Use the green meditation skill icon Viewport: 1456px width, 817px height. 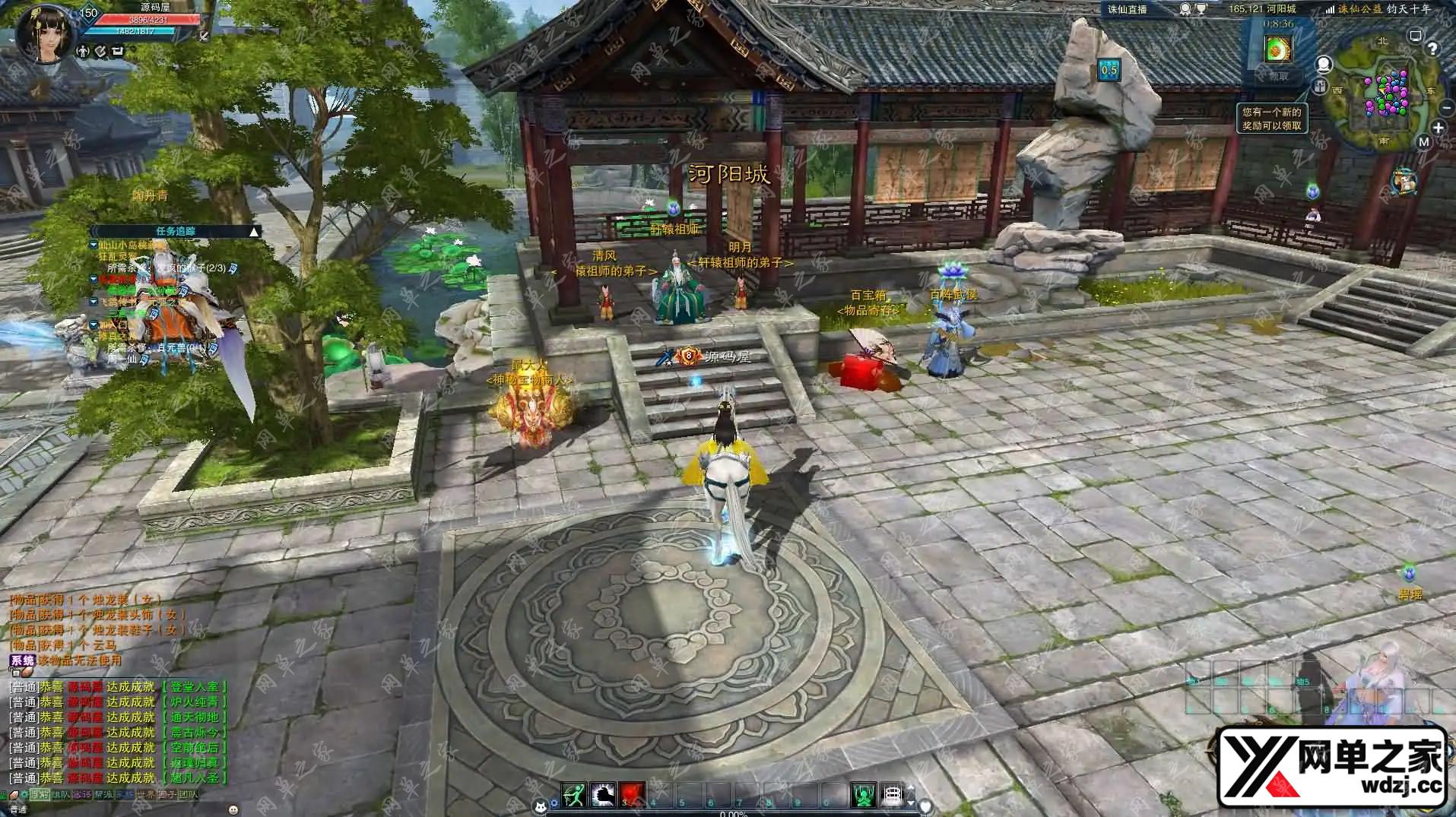863,795
